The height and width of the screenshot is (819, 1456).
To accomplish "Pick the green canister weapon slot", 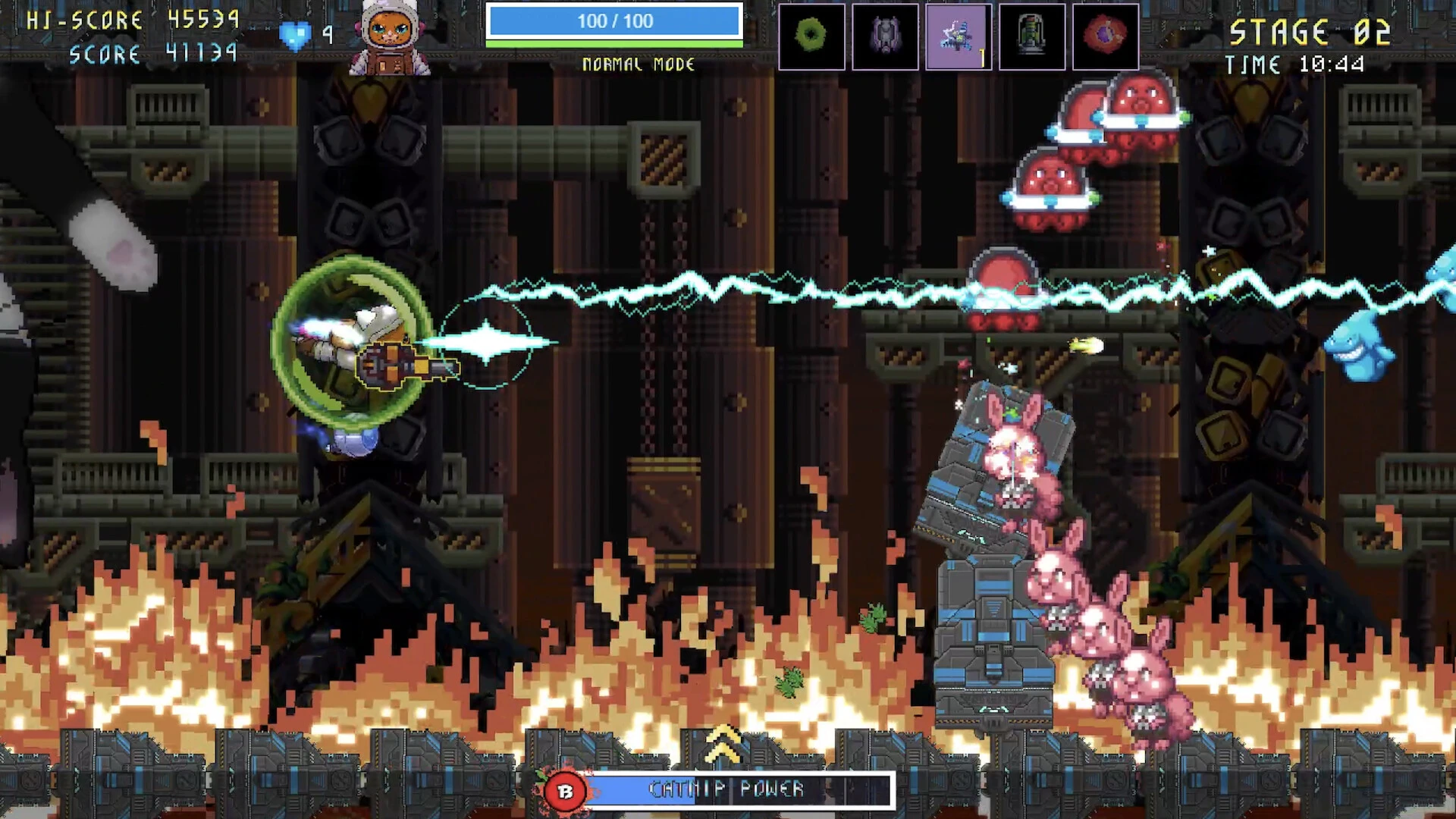I will coord(1032,36).
